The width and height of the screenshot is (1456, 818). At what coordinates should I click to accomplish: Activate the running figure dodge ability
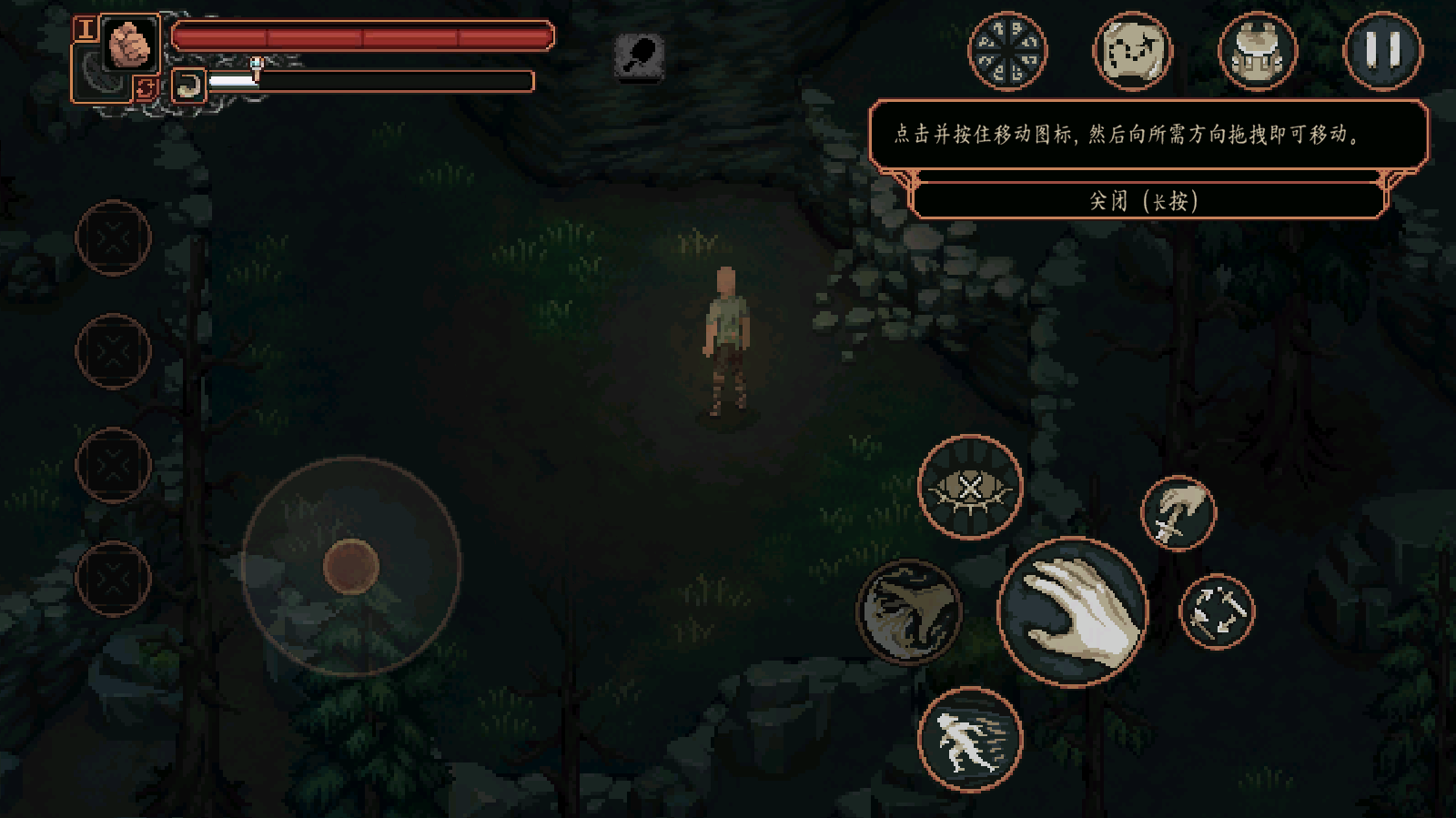(970, 740)
